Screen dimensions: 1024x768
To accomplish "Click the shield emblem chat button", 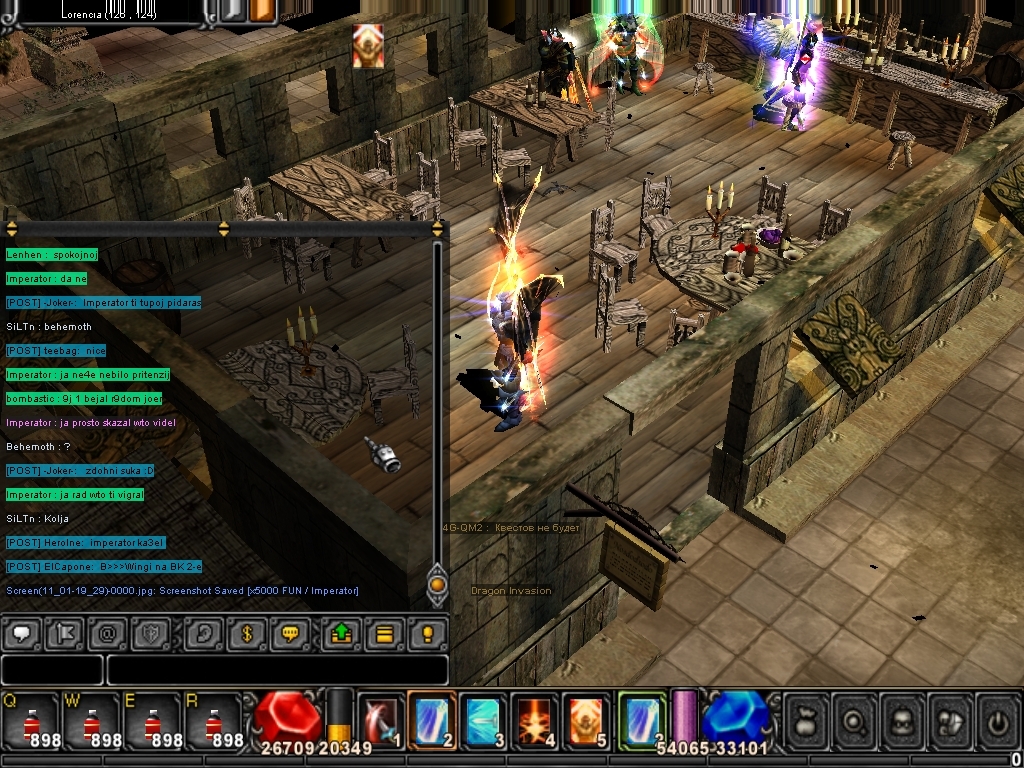I will click(x=151, y=634).
